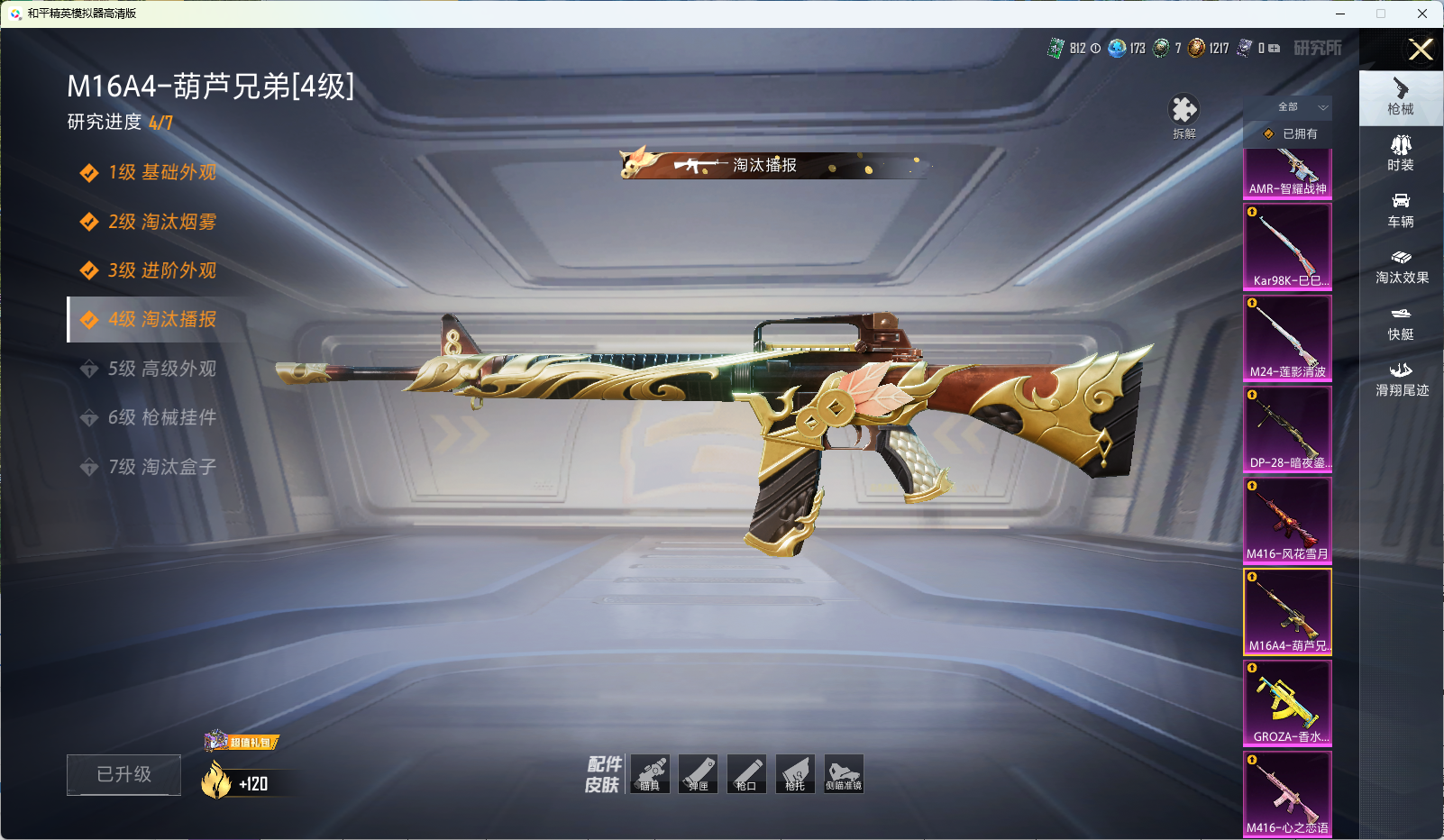Open the 滑翔尾迹 glide trail tab
1444x840 pixels.
click(1402, 379)
